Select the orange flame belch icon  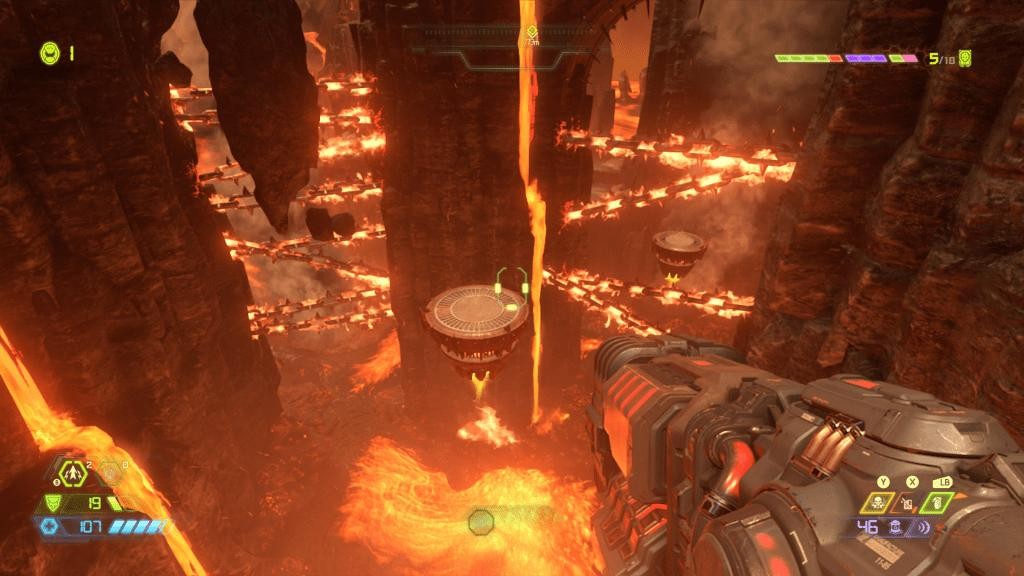click(910, 503)
